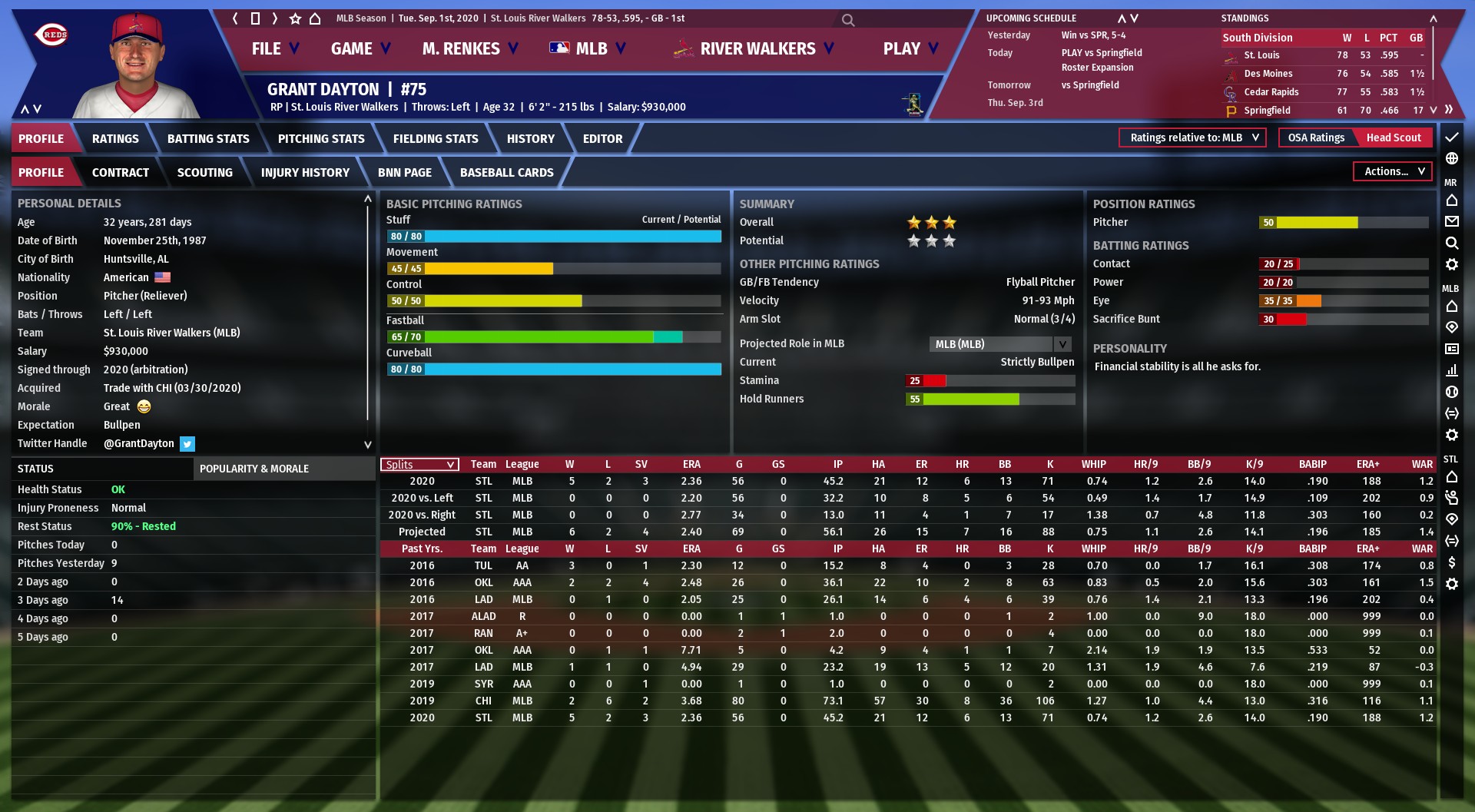Screen dimensions: 1475x812
Task: Open the MLB league menu
Action: (x=588, y=49)
